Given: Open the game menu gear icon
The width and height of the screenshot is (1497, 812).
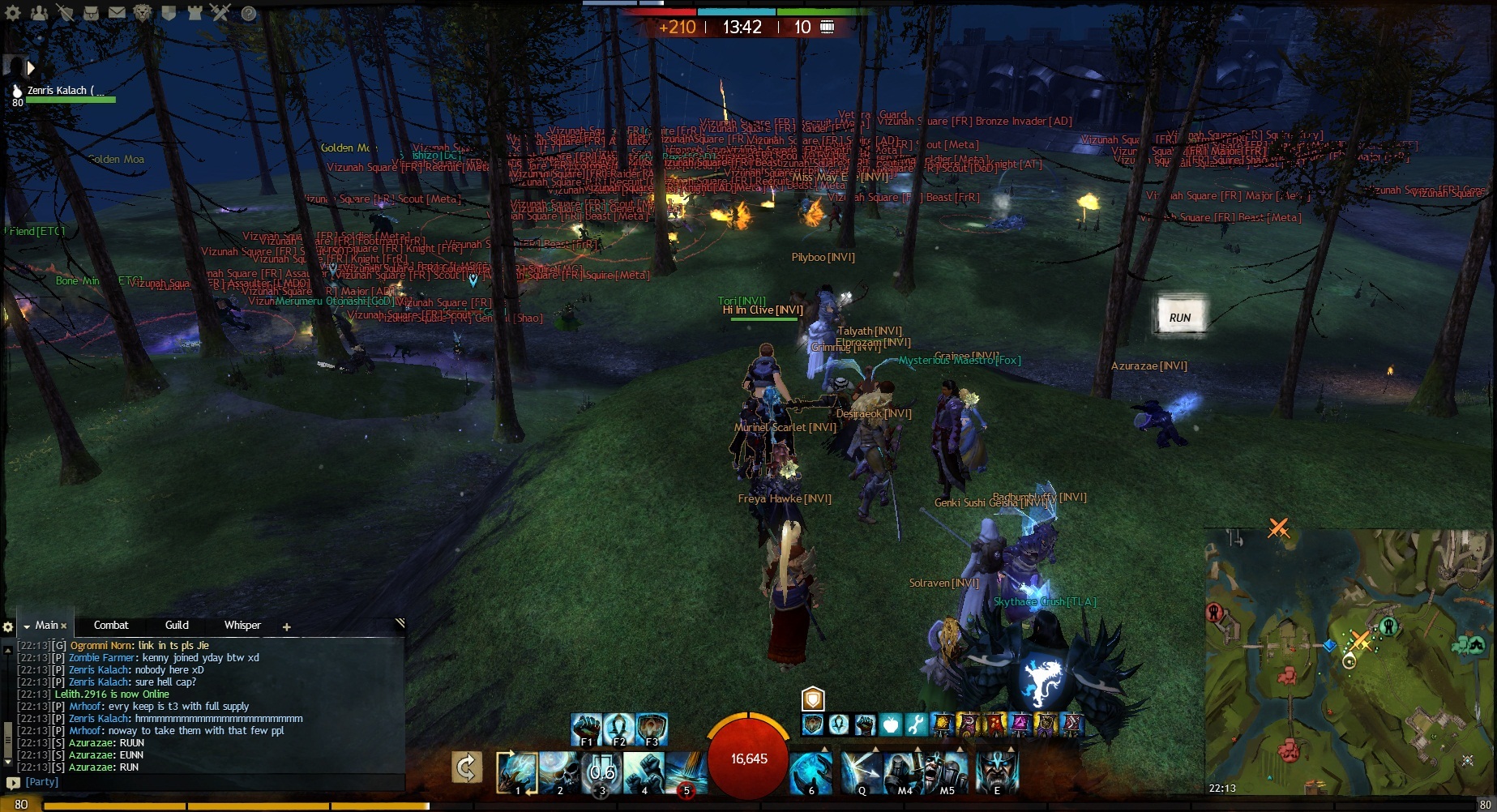Looking at the screenshot, I should 14,12.
